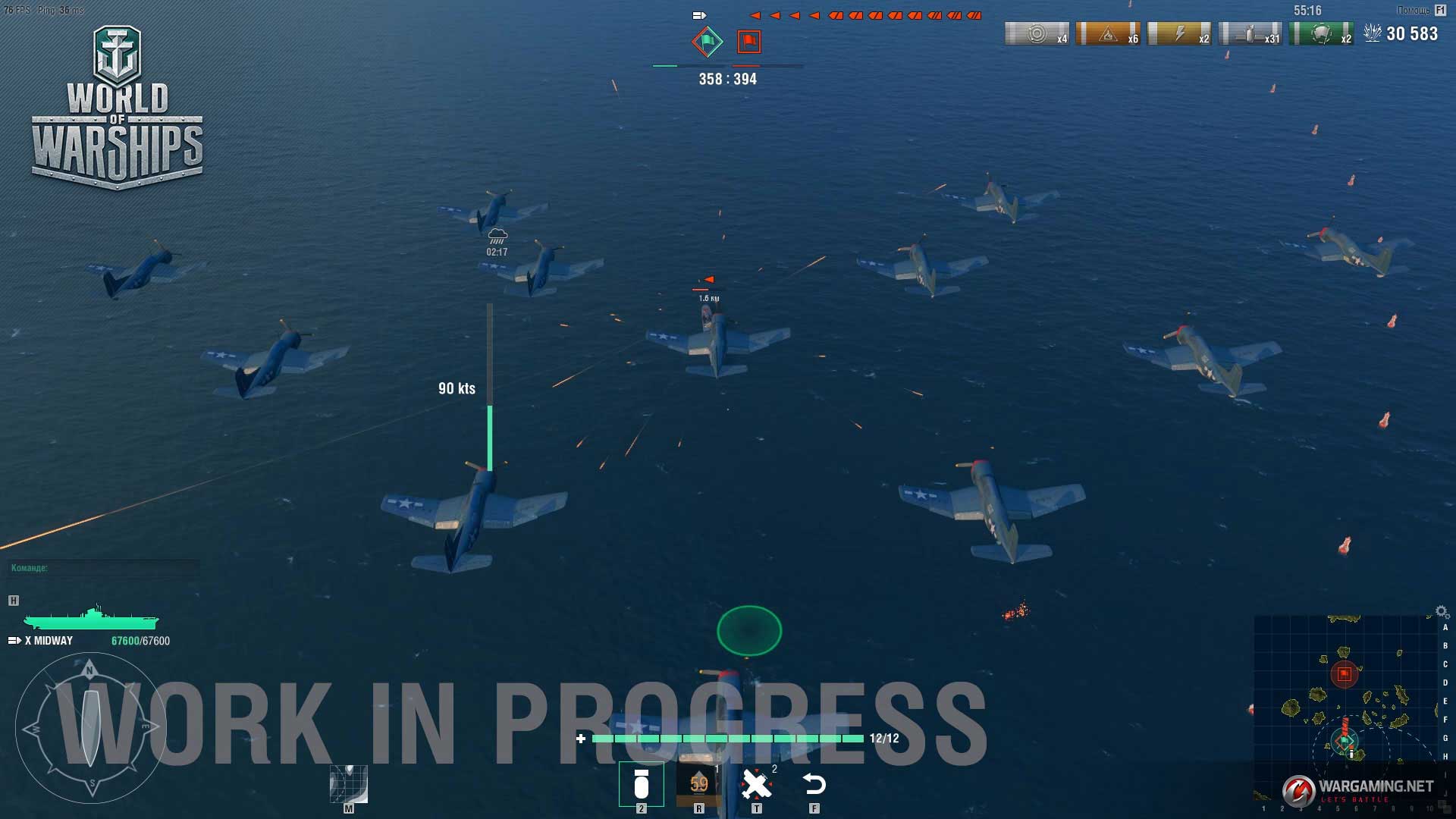
Task: Open minimap settings gear
Action: pos(1442,611)
